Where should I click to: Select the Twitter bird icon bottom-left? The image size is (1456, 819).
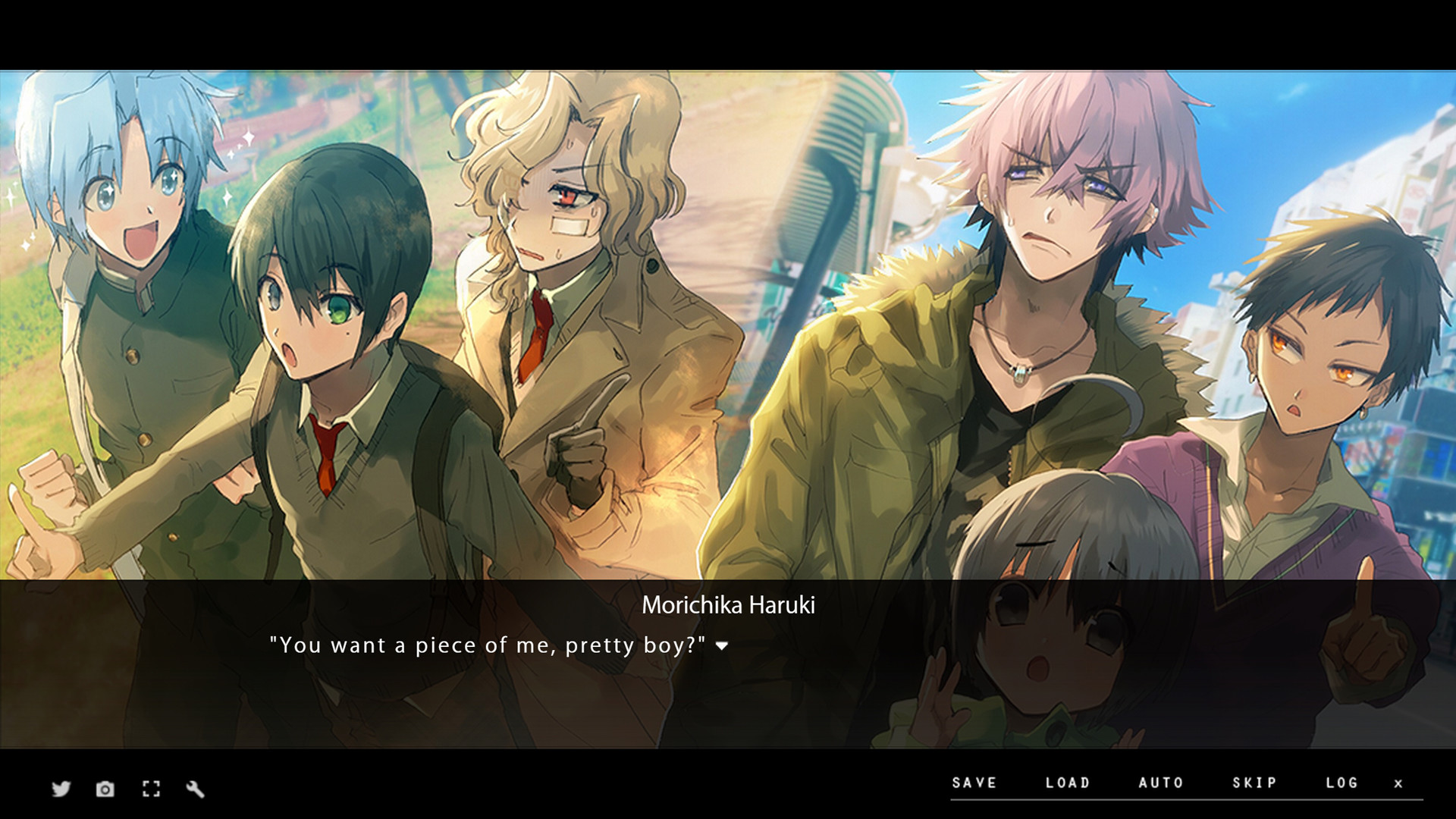coord(61,789)
